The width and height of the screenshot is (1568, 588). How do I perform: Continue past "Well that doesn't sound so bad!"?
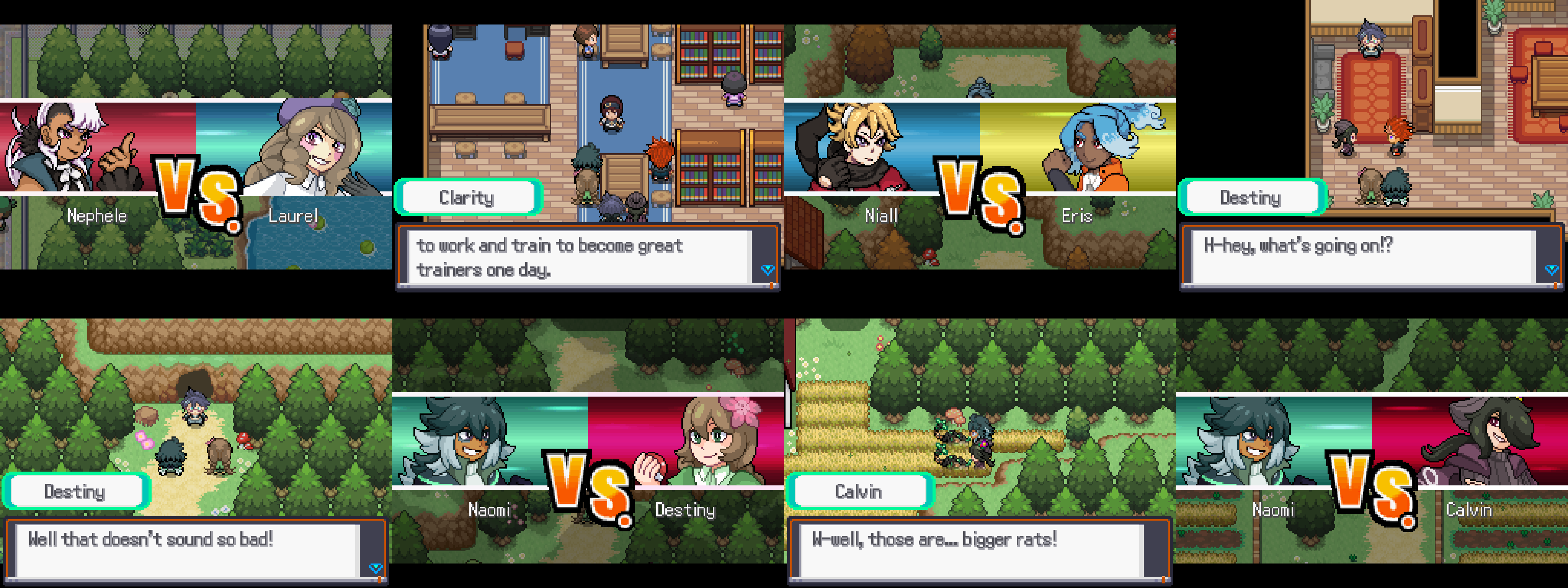point(375,568)
